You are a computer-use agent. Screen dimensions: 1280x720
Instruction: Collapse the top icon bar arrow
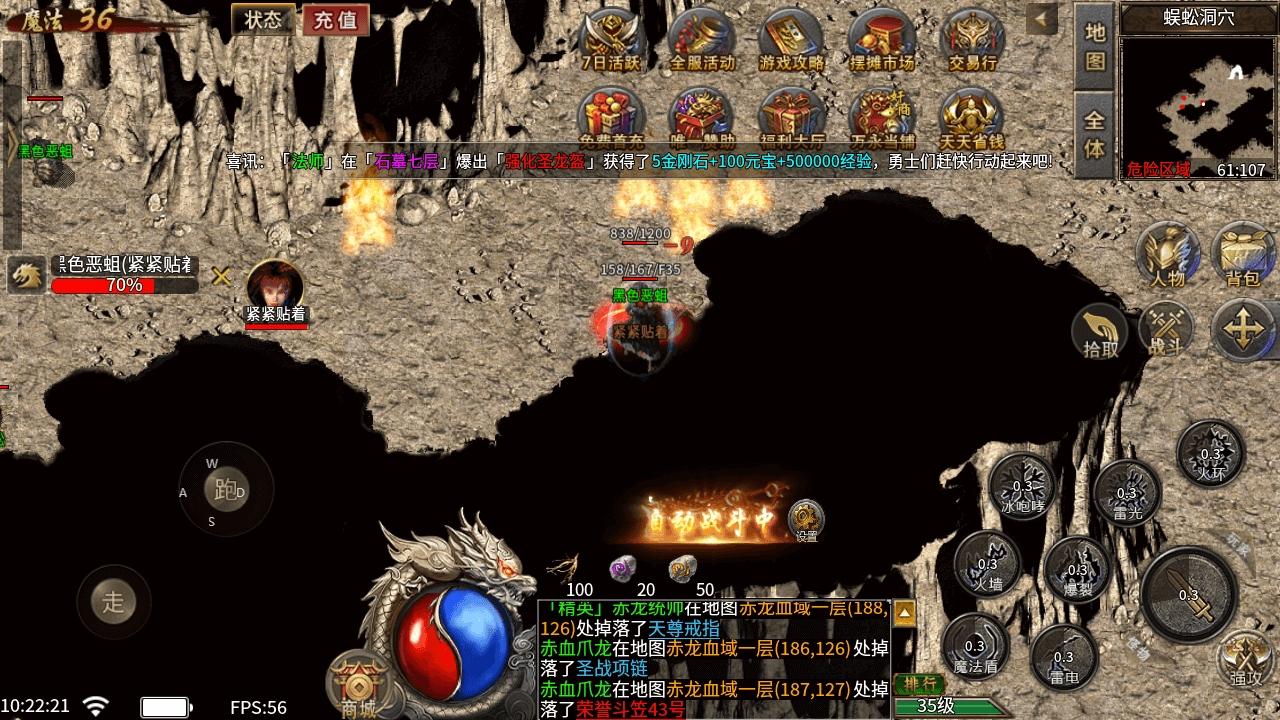tap(1043, 19)
